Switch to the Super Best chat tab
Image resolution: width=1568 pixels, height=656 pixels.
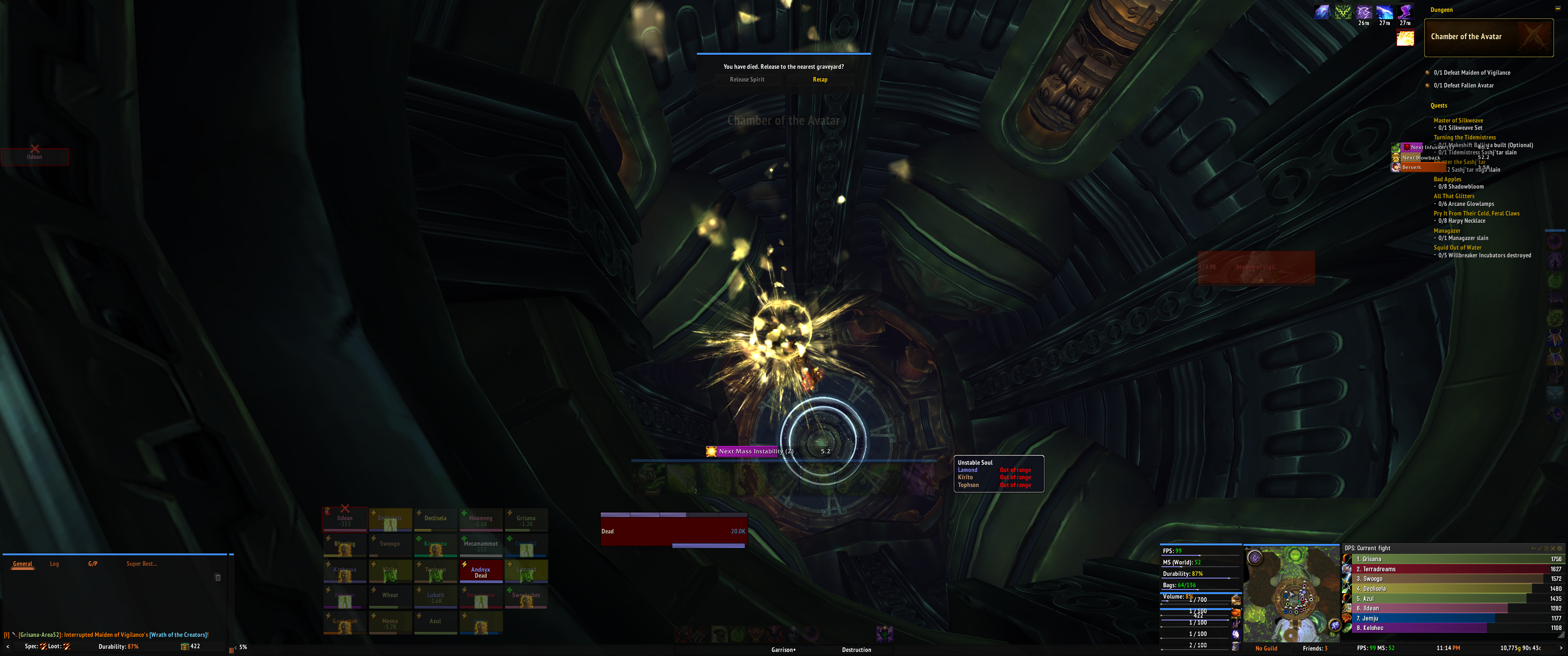pyautogui.click(x=141, y=564)
